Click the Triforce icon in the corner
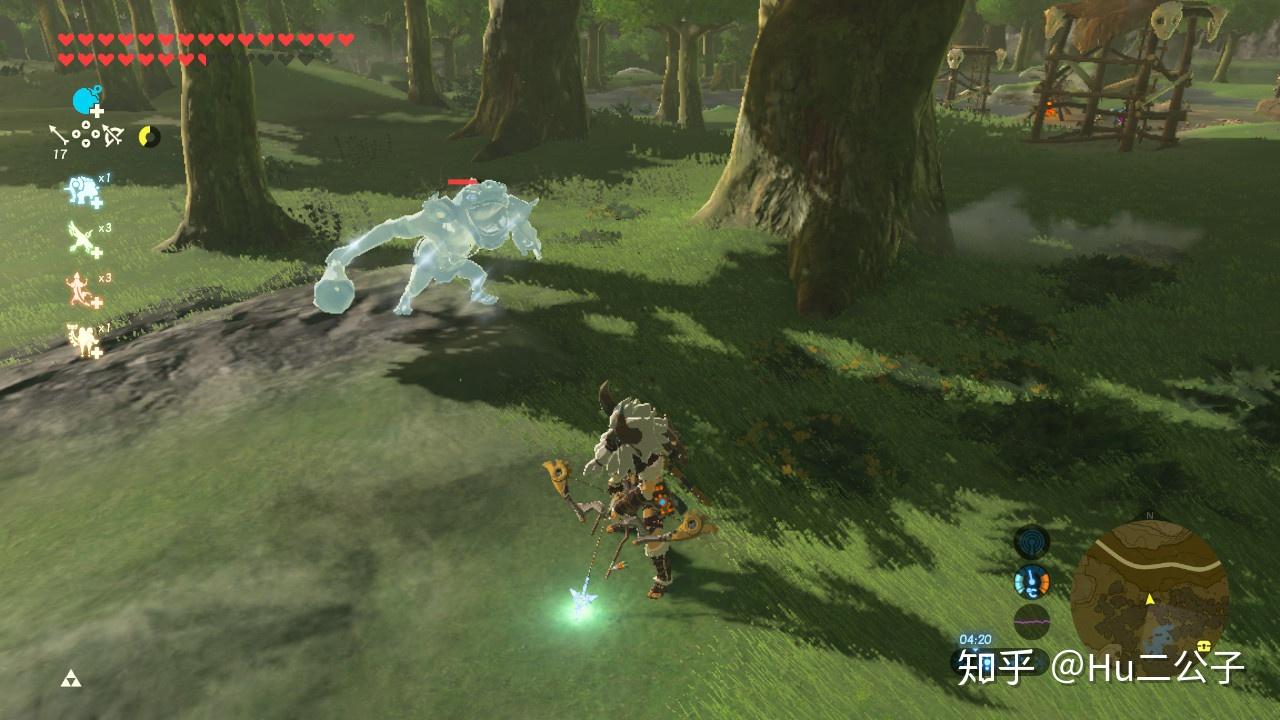This screenshot has height=720, width=1280. click(x=70, y=680)
